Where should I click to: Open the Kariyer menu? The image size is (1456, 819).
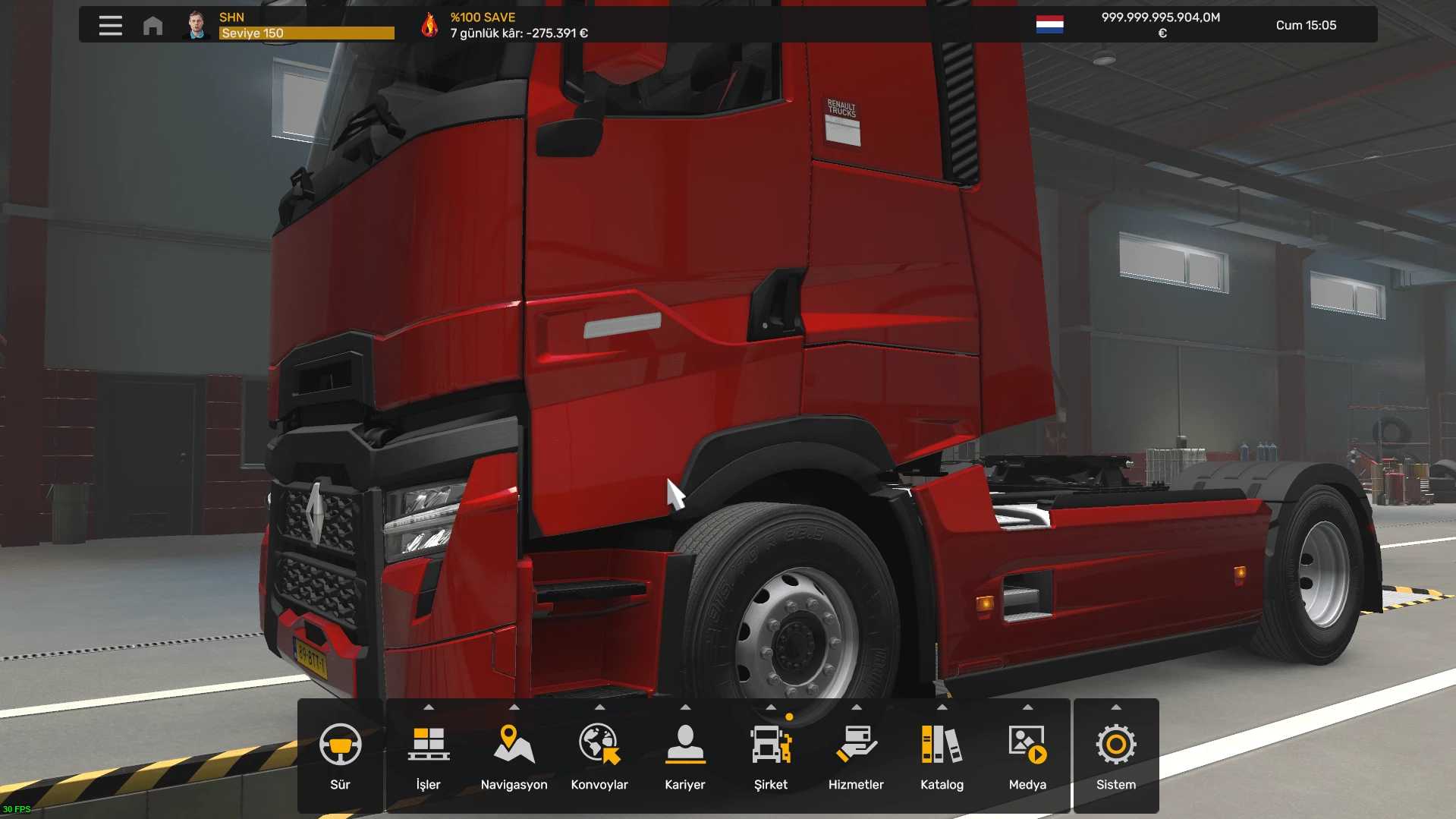[x=684, y=756]
